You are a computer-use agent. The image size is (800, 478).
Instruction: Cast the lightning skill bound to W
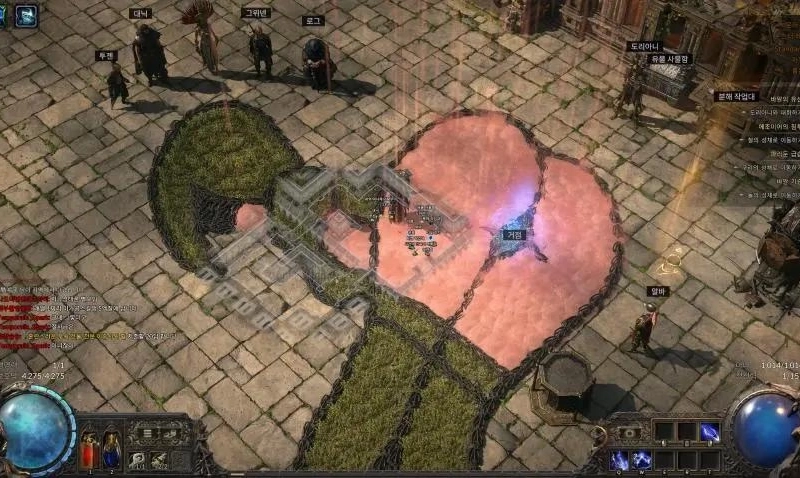(641, 459)
